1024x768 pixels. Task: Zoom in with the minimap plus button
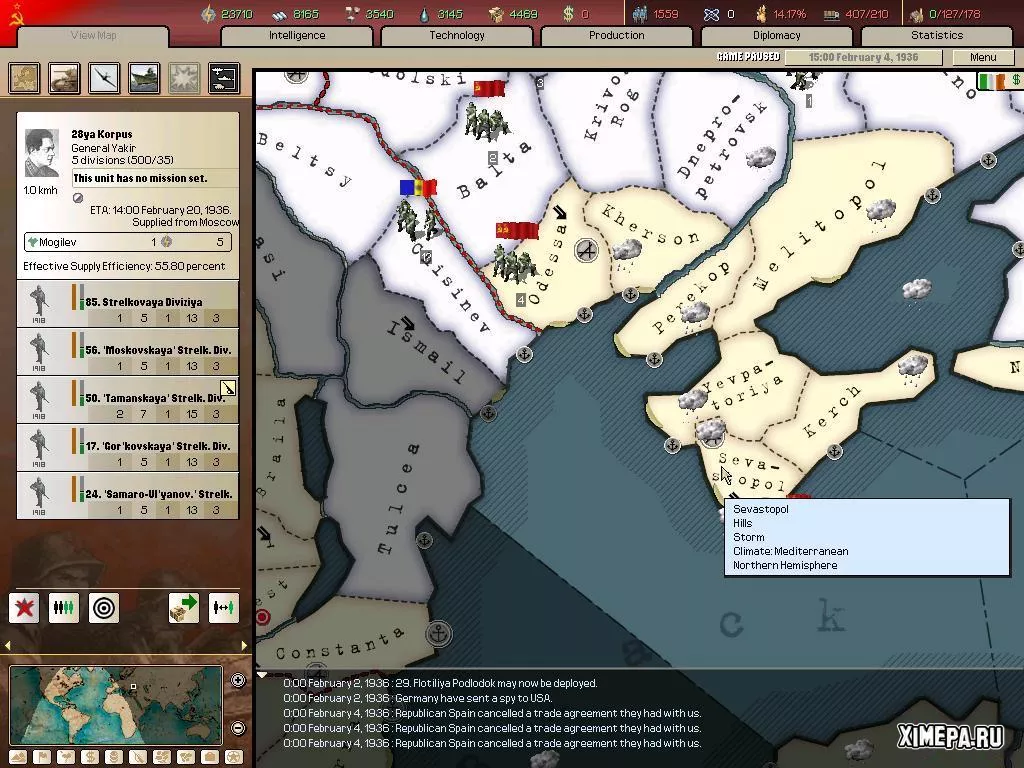[238, 681]
